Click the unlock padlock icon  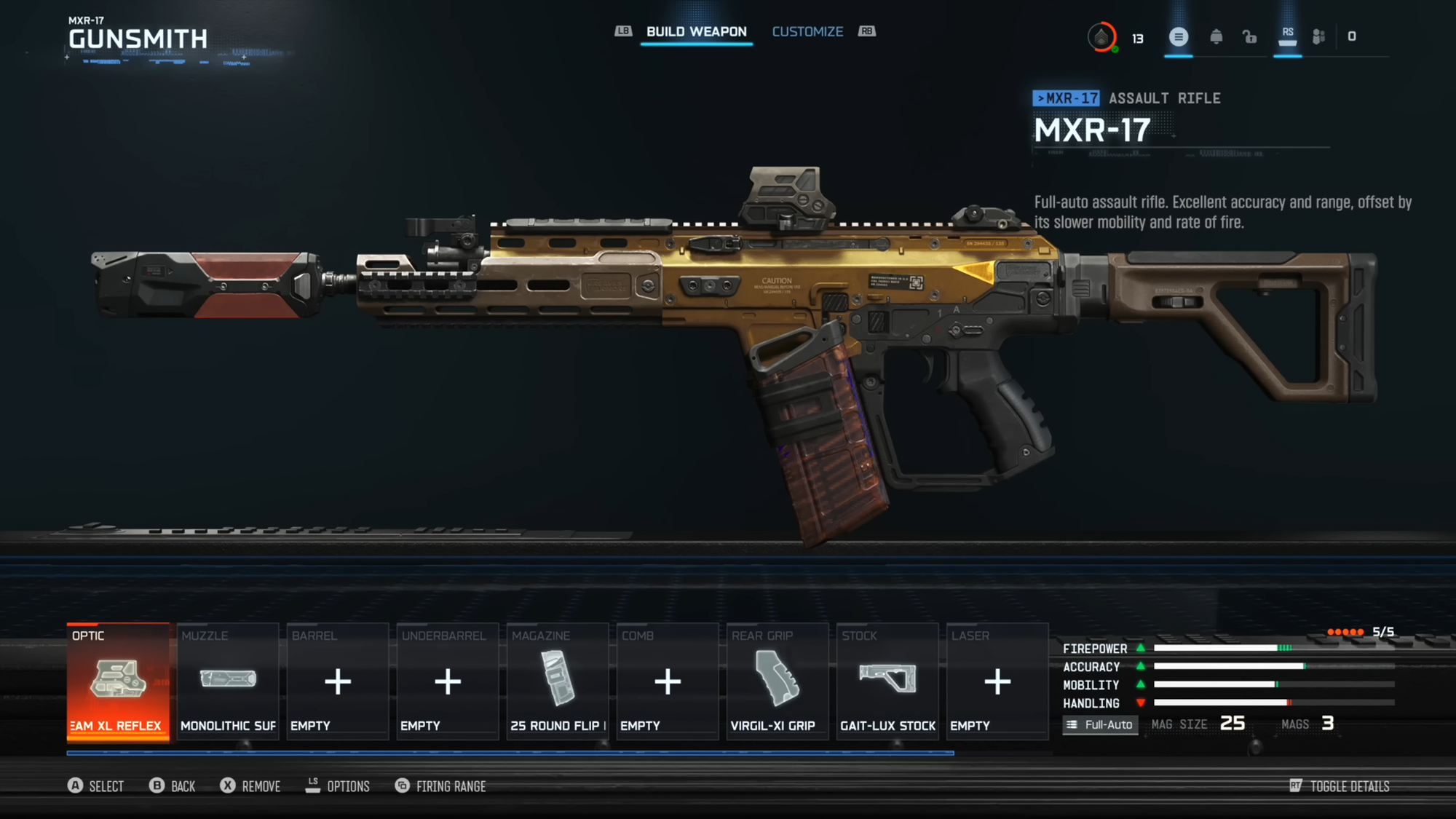point(1250,36)
